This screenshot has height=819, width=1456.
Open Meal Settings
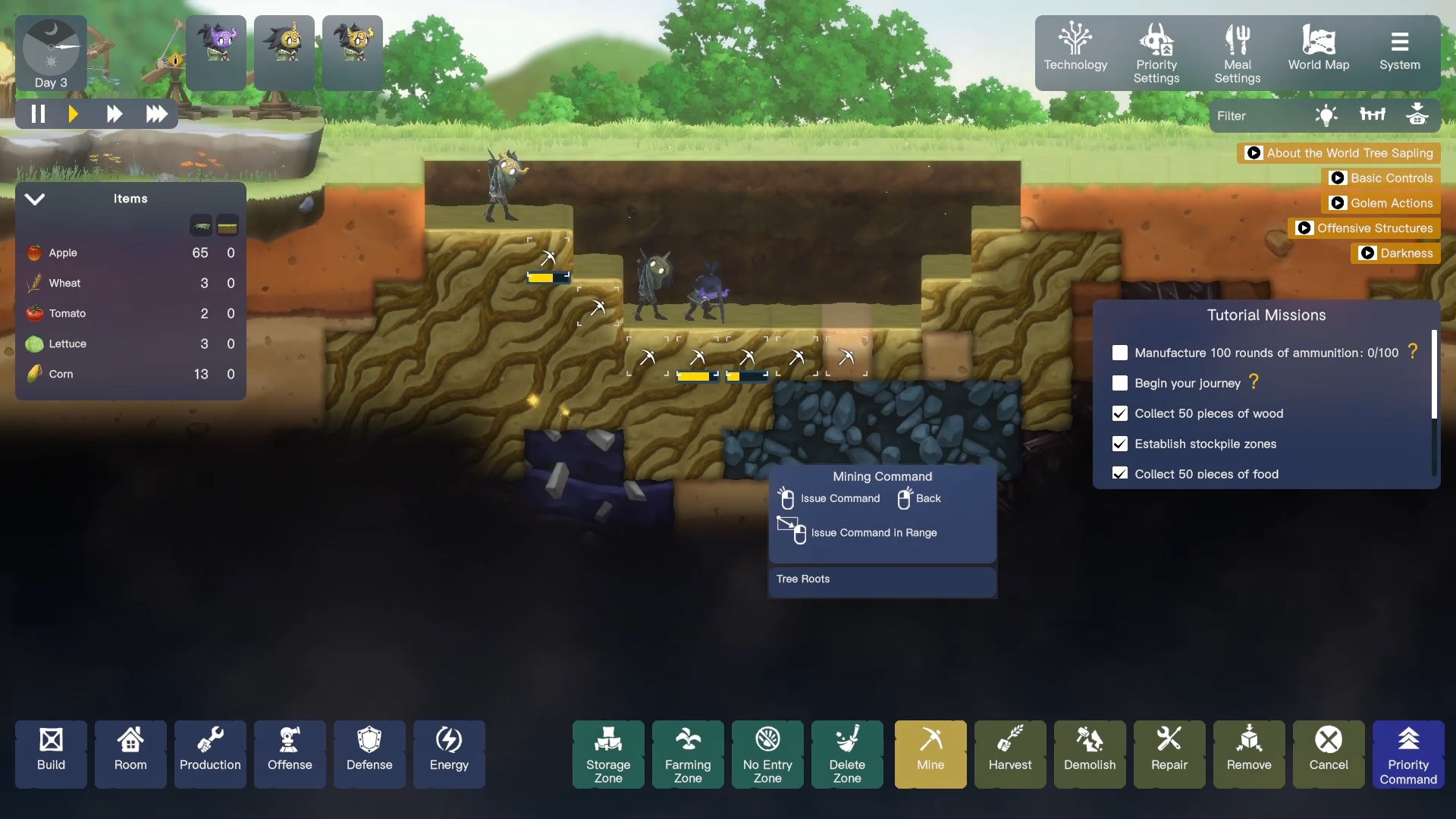pos(1237,52)
